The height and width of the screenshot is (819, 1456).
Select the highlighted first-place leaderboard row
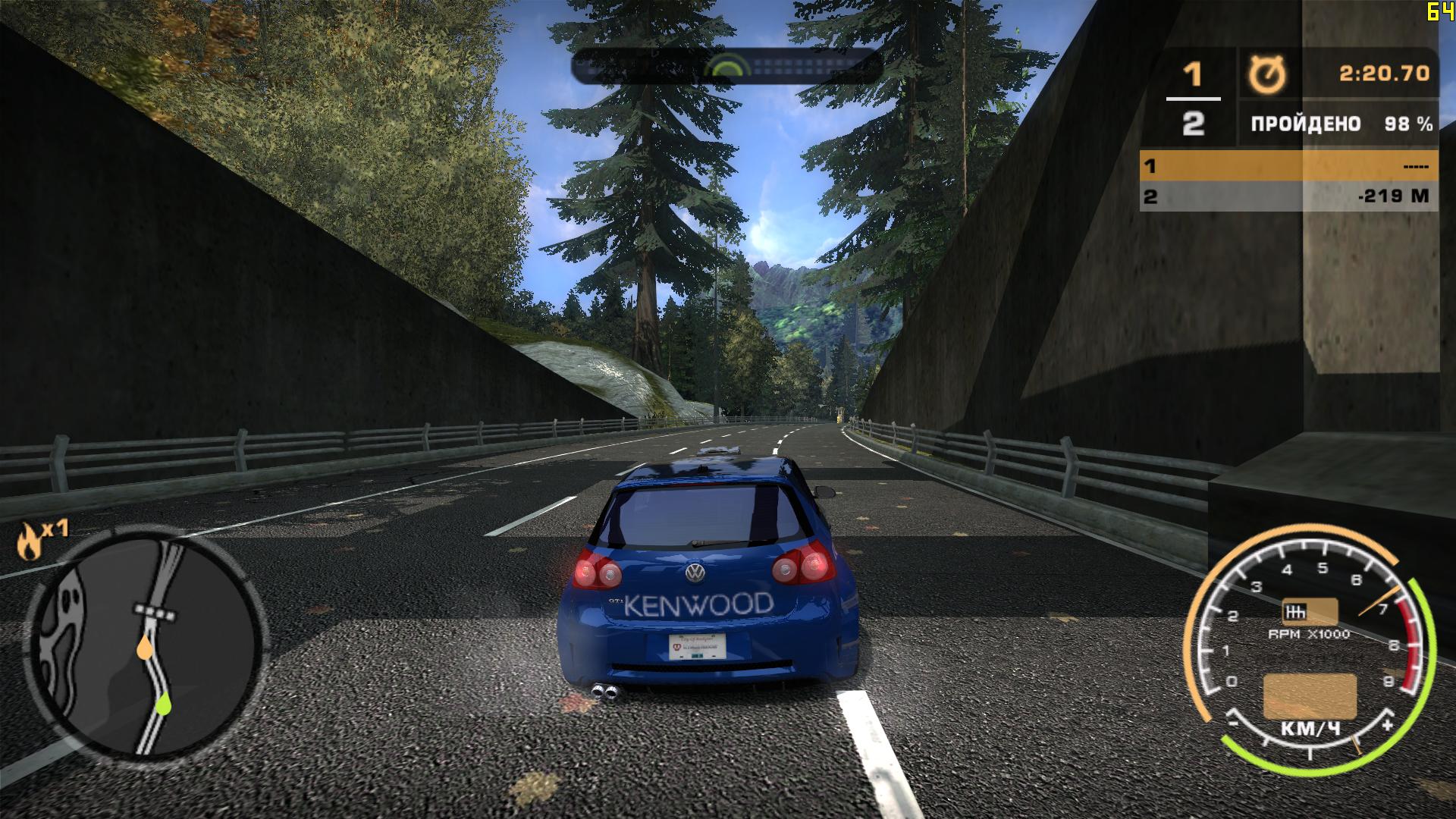[1288, 165]
